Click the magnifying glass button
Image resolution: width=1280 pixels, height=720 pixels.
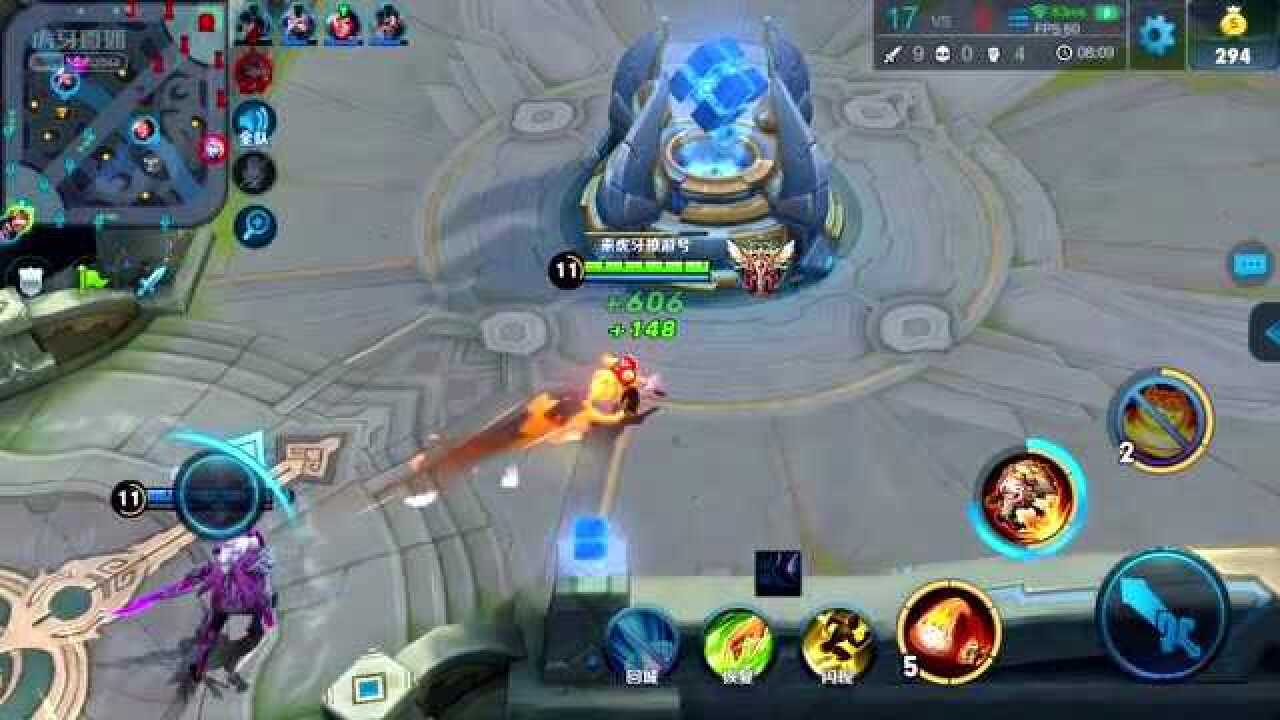point(254,226)
